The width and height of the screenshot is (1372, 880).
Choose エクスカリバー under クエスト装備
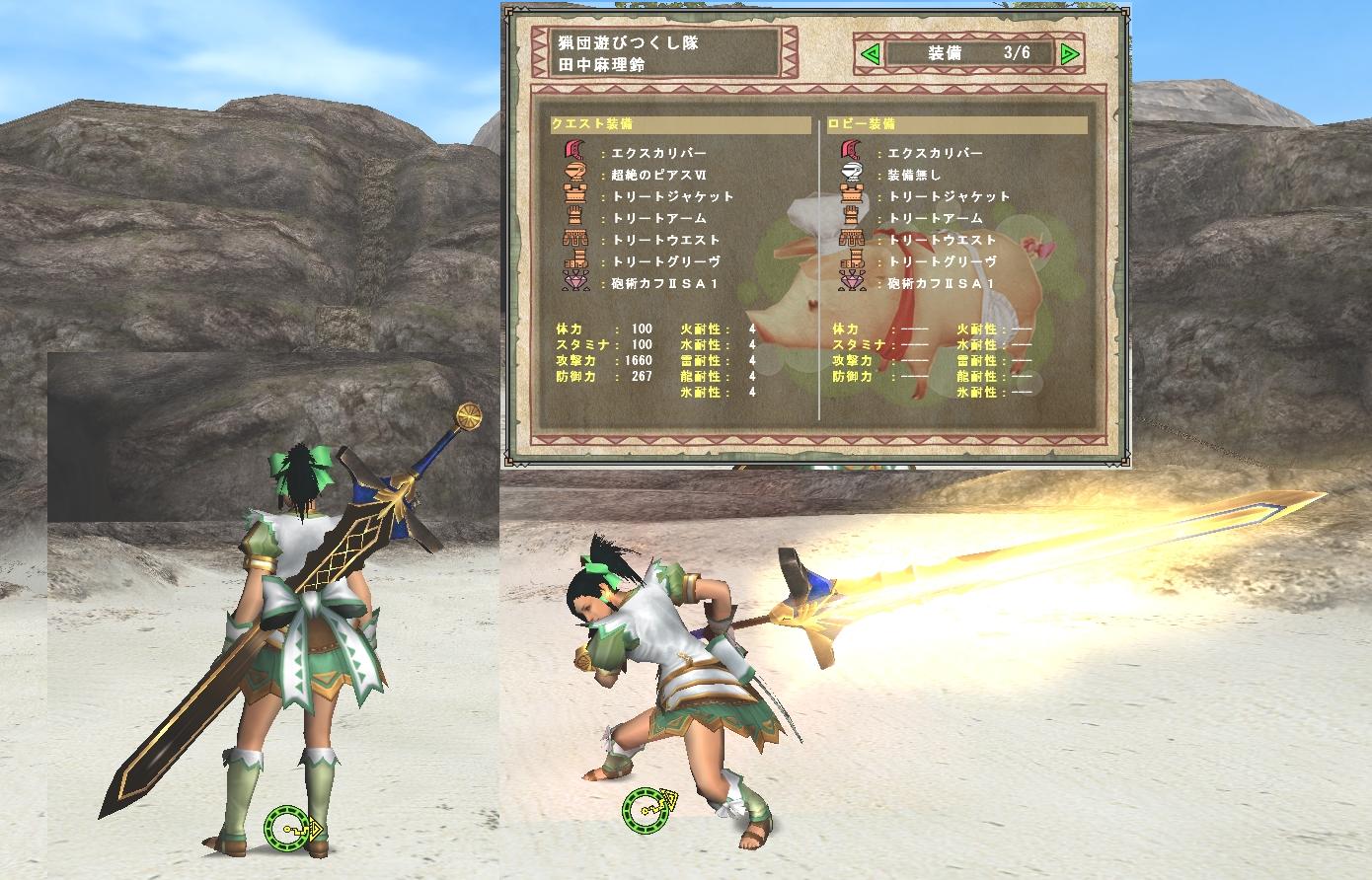(658, 153)
